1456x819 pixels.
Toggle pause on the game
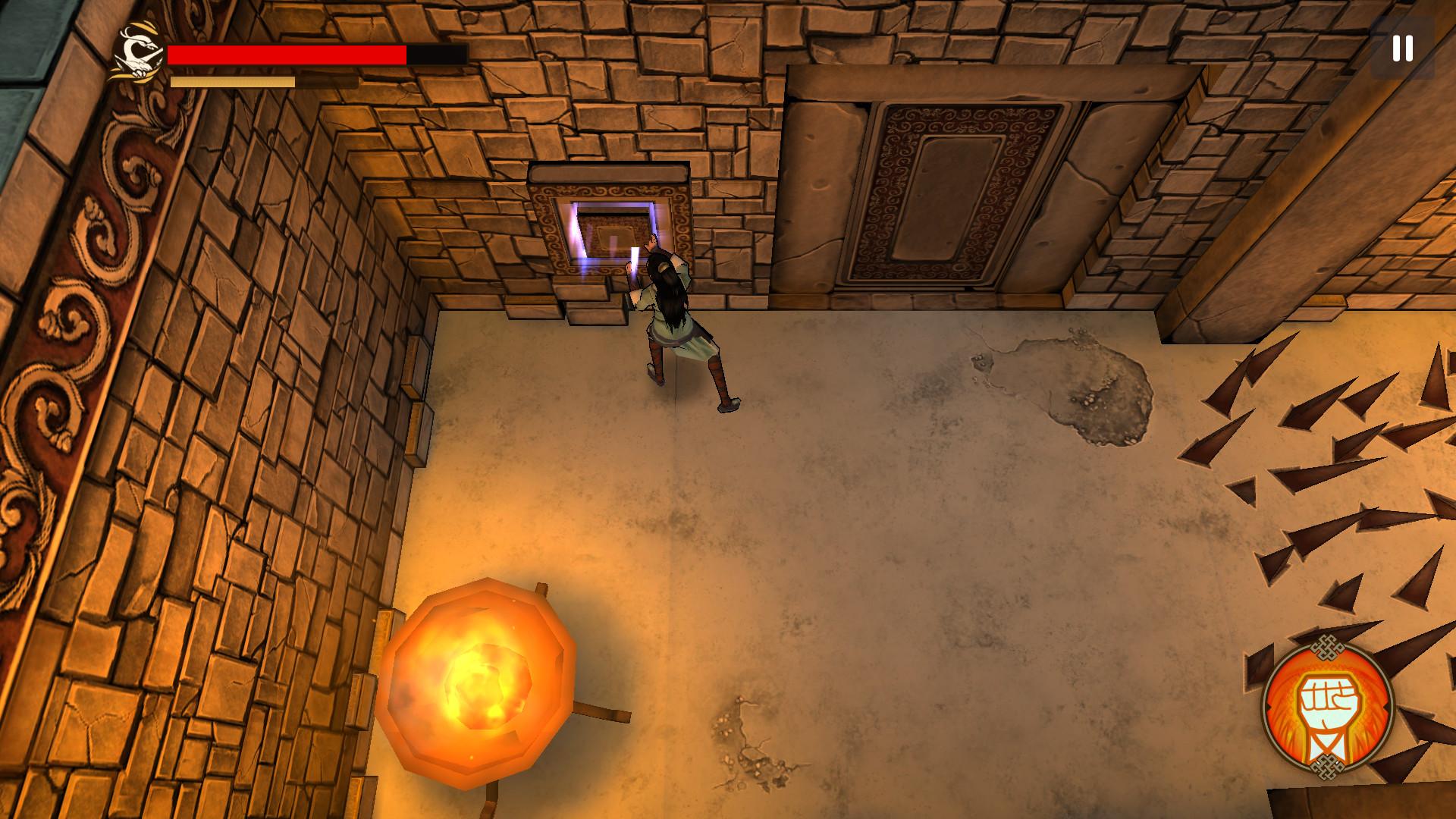[1403, 49]
